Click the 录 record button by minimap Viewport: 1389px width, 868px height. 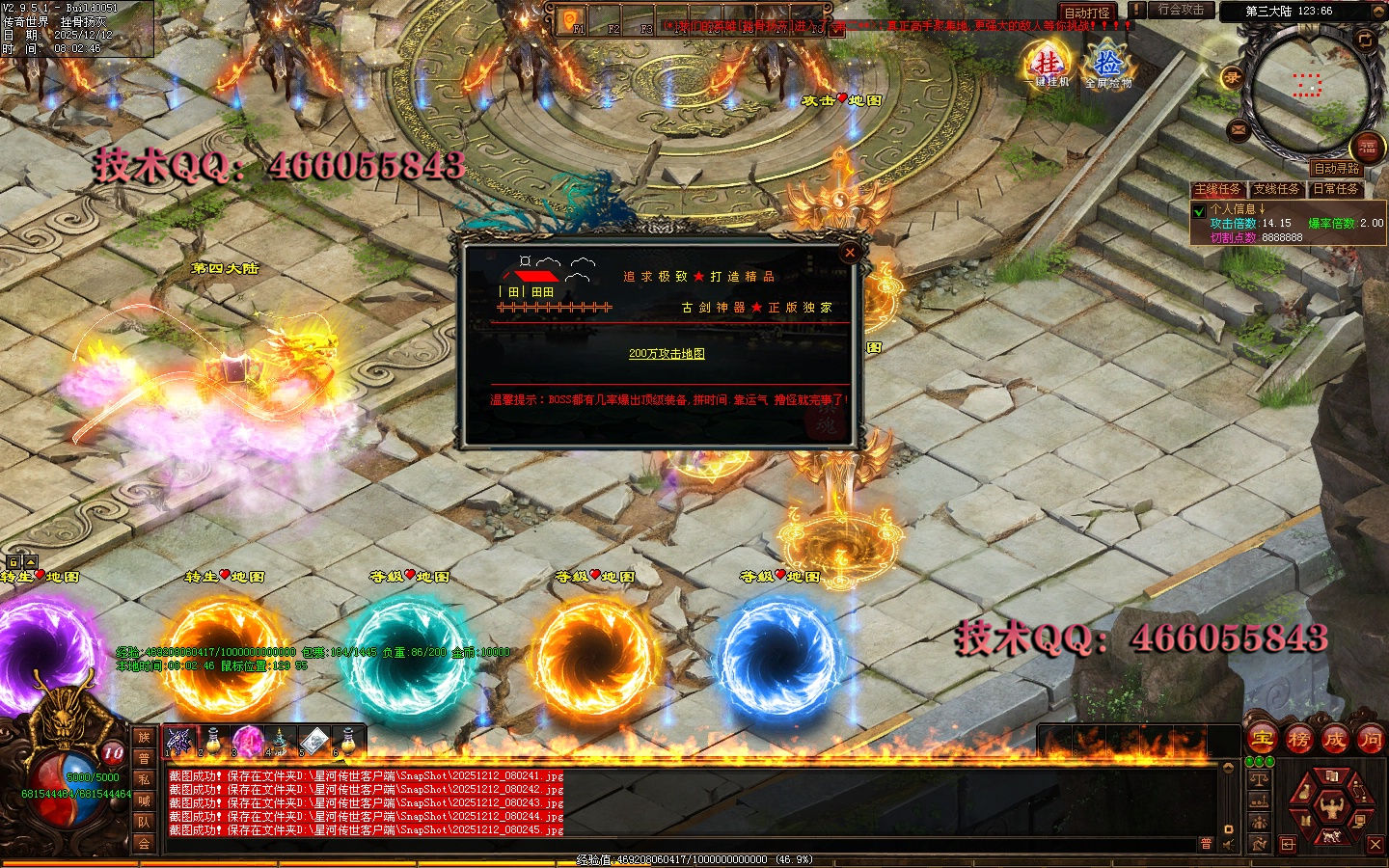click(x=1232, y=79)
